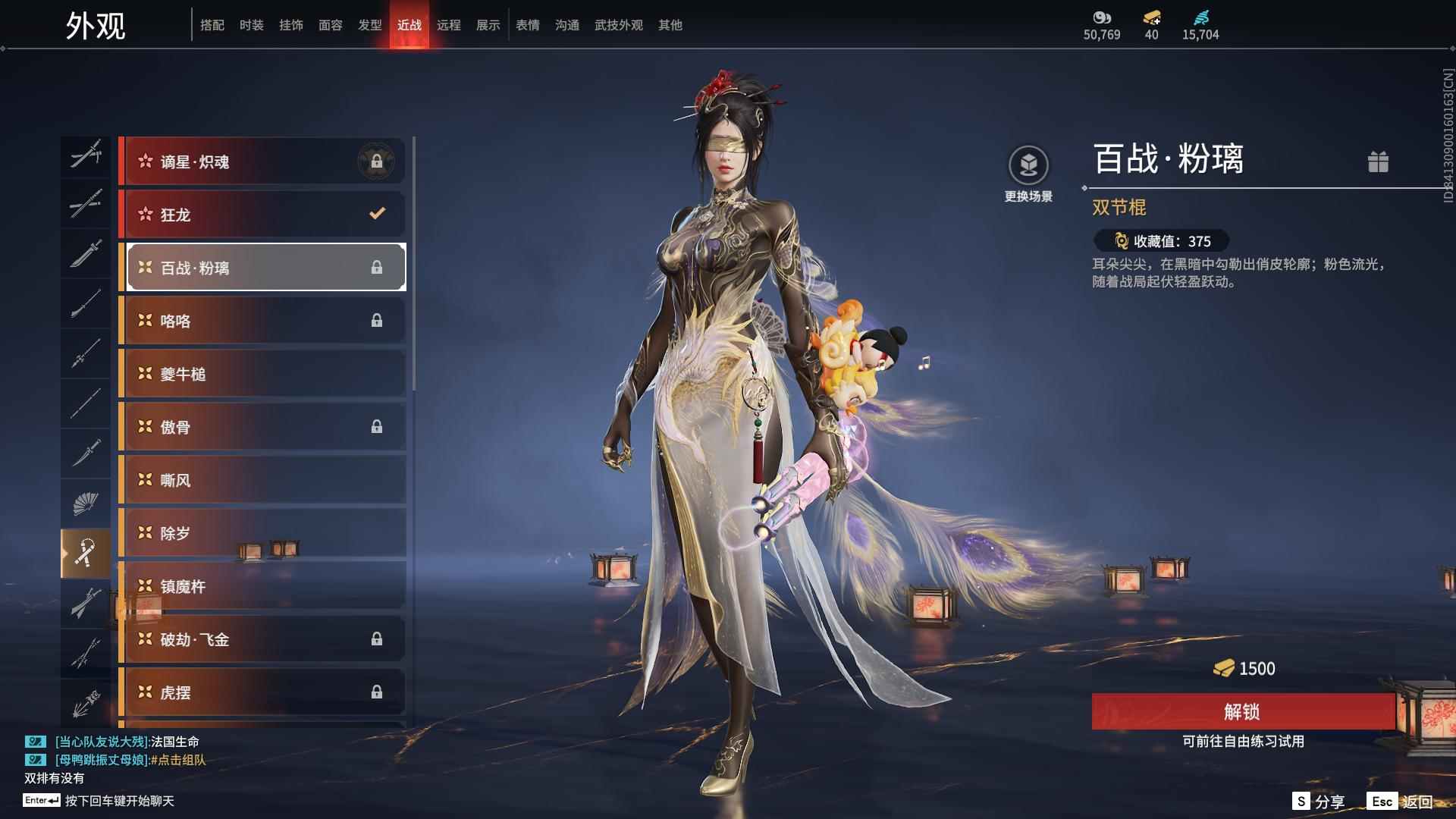Select the fan weapon category icon
This screenshot has width=1456, height=819.
tap(86, 503)
